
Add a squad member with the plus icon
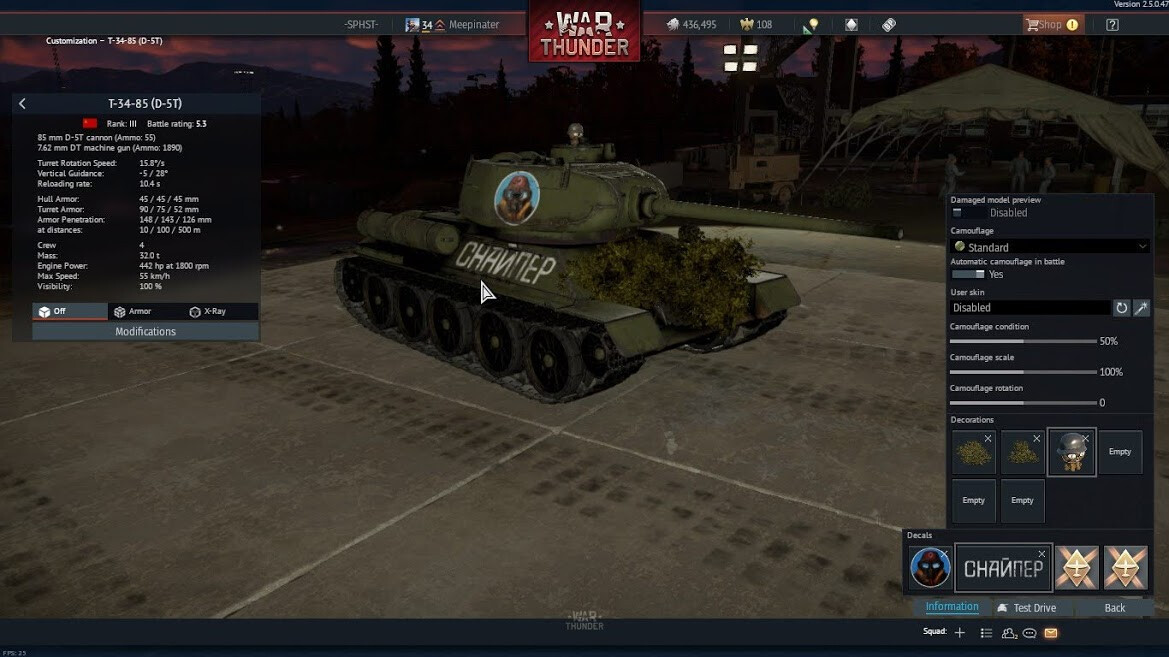[x=959, y=633]
